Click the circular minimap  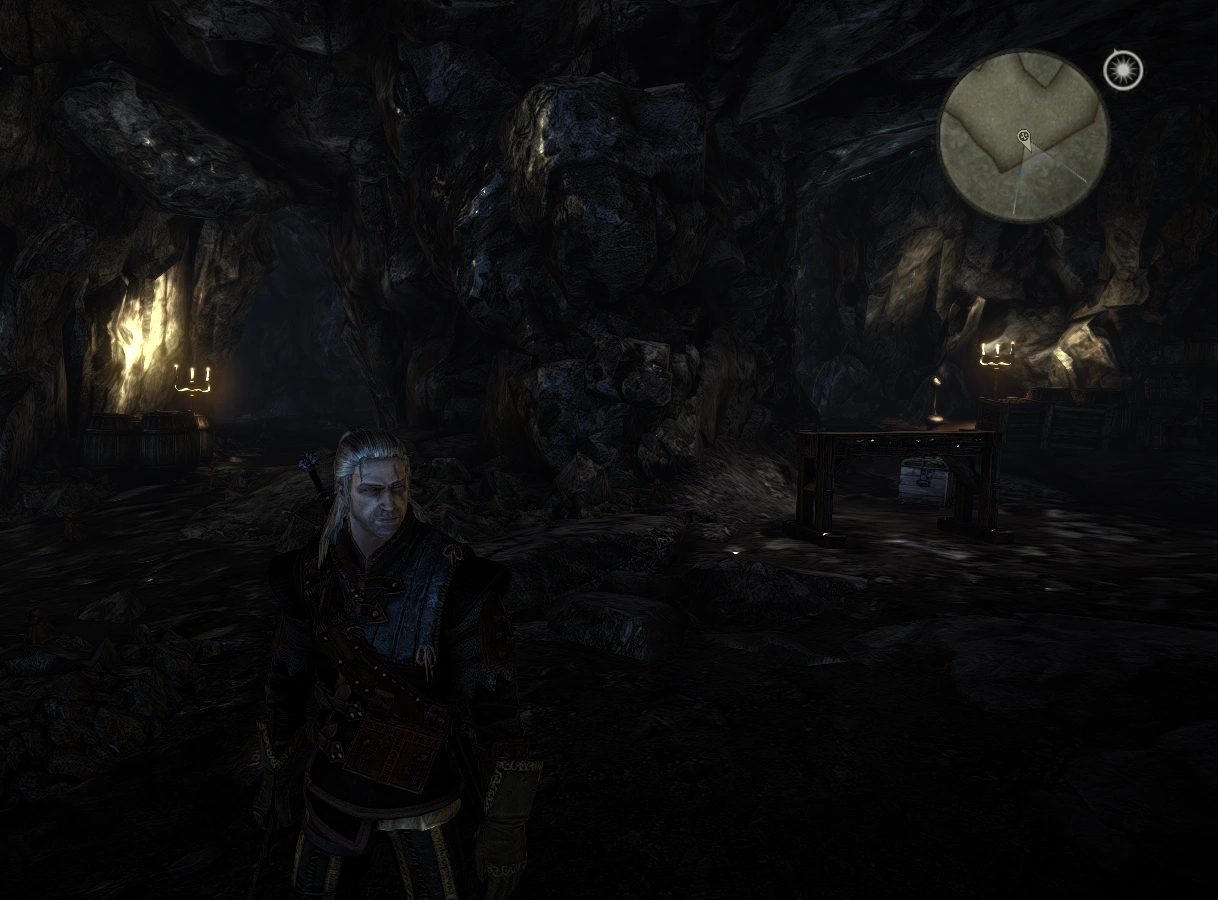point(1023,136)
